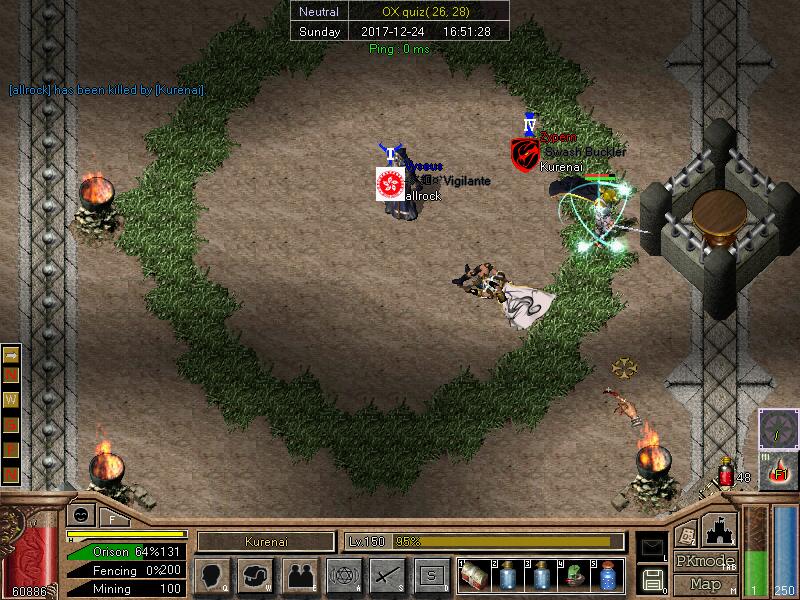Open the bag inventory icon

tap(255, 575)
